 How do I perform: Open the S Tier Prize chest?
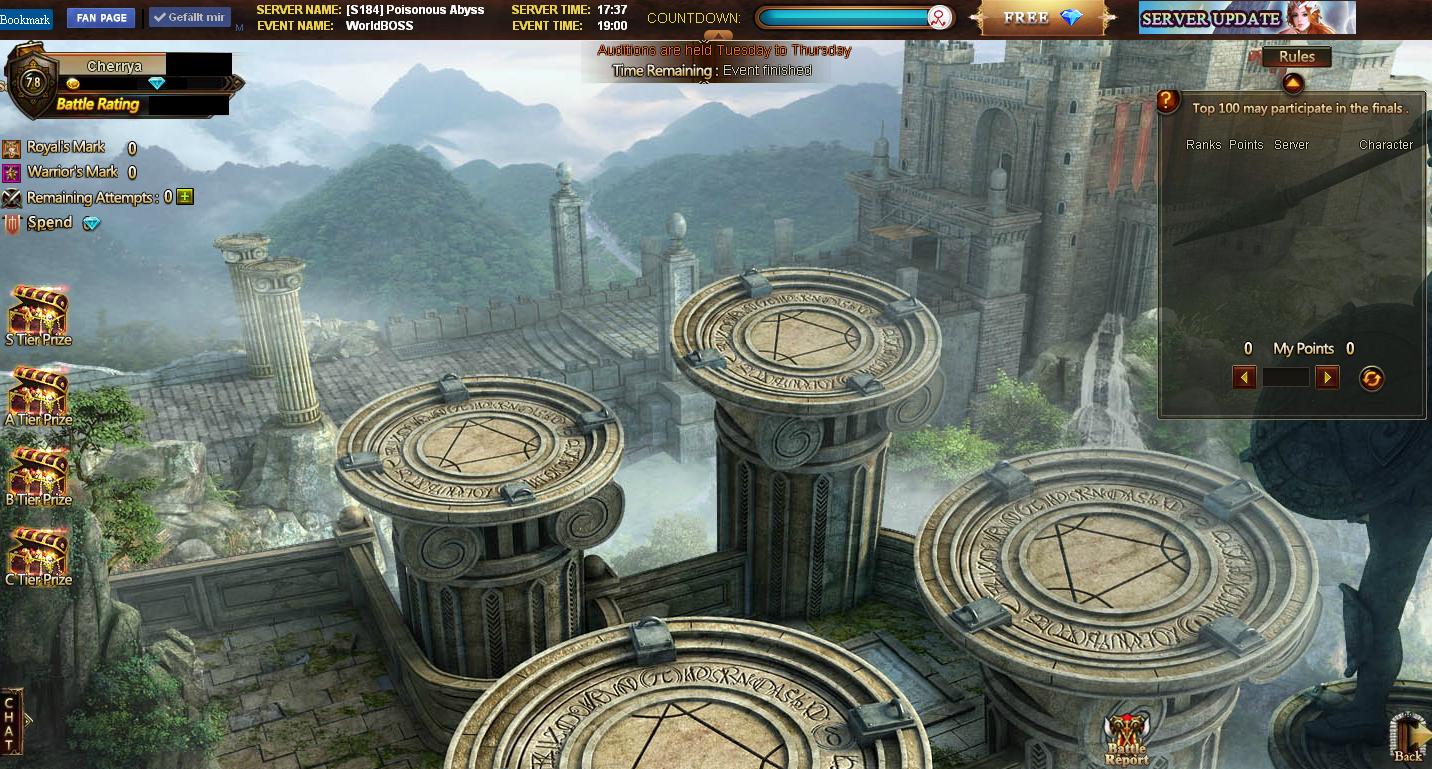[38, 311]
